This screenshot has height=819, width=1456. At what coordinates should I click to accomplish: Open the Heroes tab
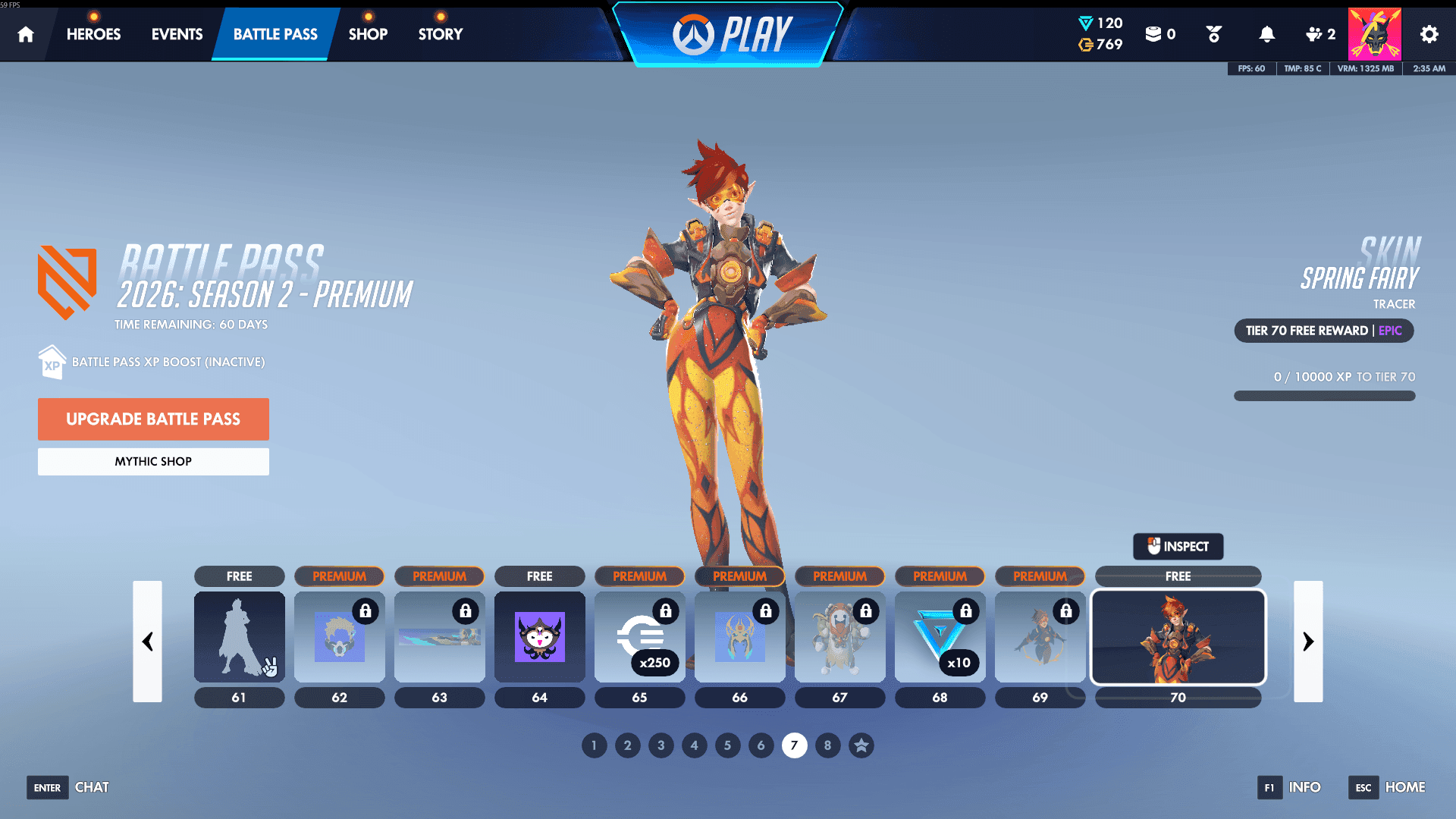click(x=93, y=33)
